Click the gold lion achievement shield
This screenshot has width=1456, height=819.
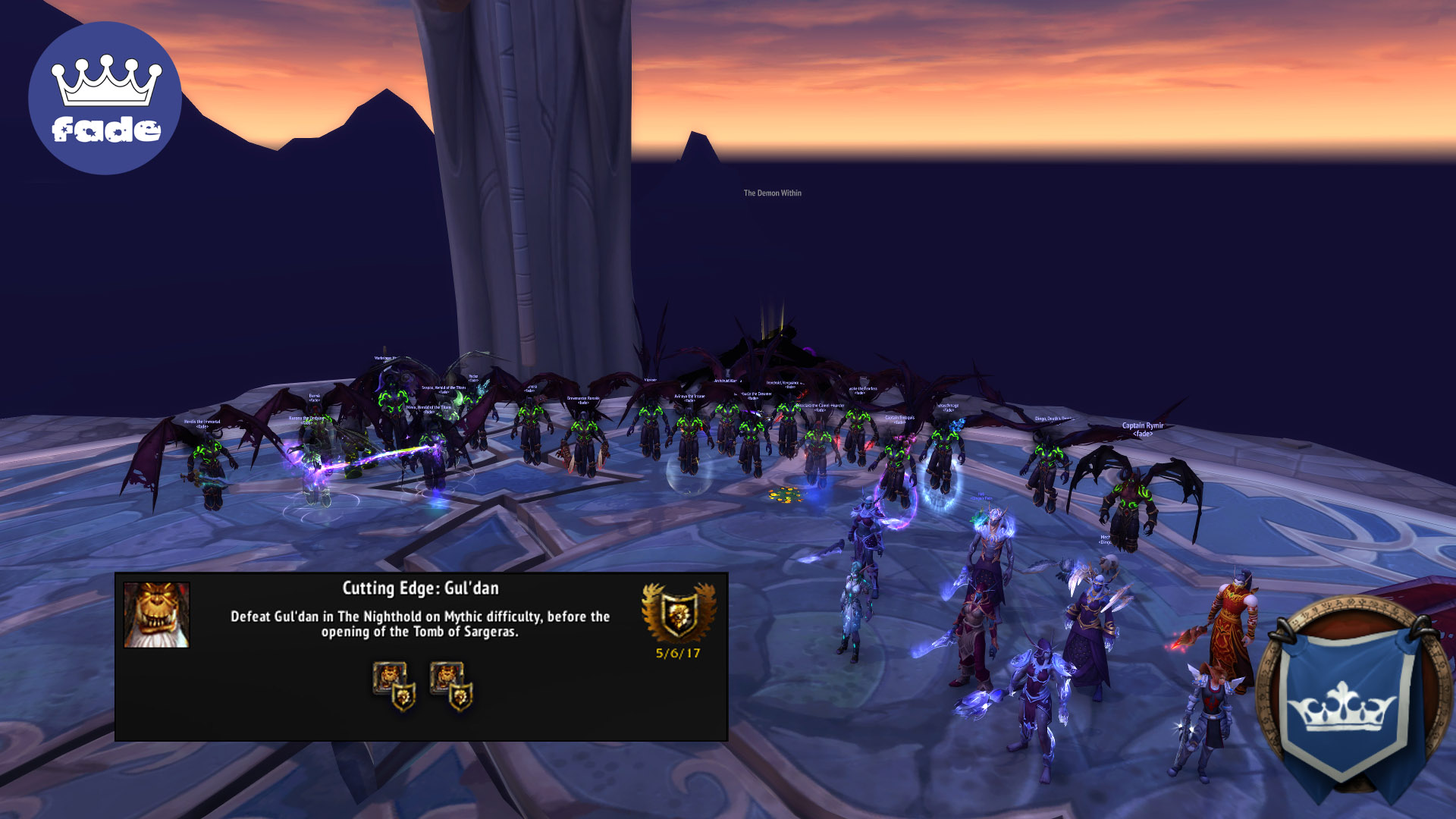(678, 613)
